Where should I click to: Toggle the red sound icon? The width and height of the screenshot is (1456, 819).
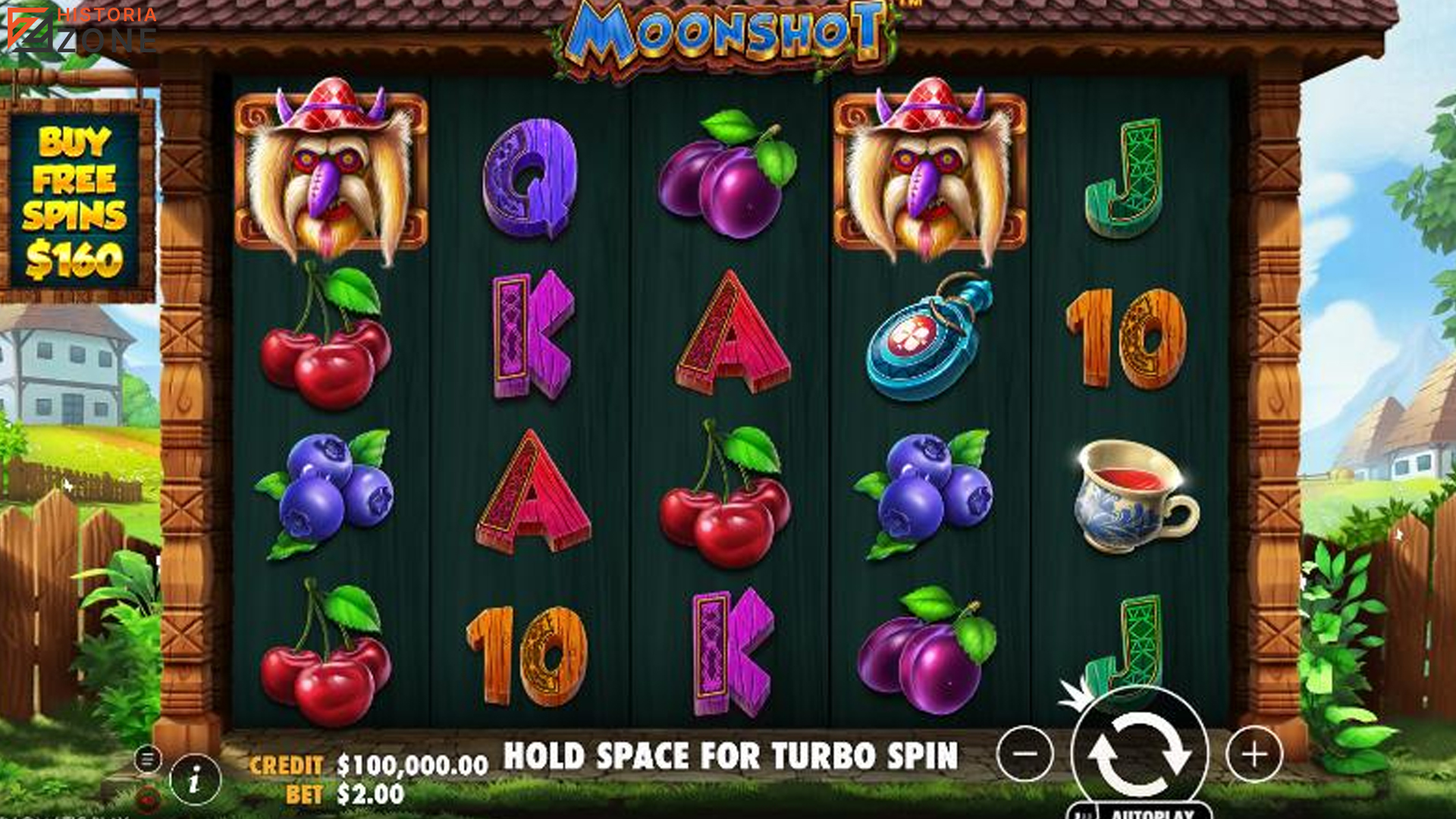click(x=148, y=798)
